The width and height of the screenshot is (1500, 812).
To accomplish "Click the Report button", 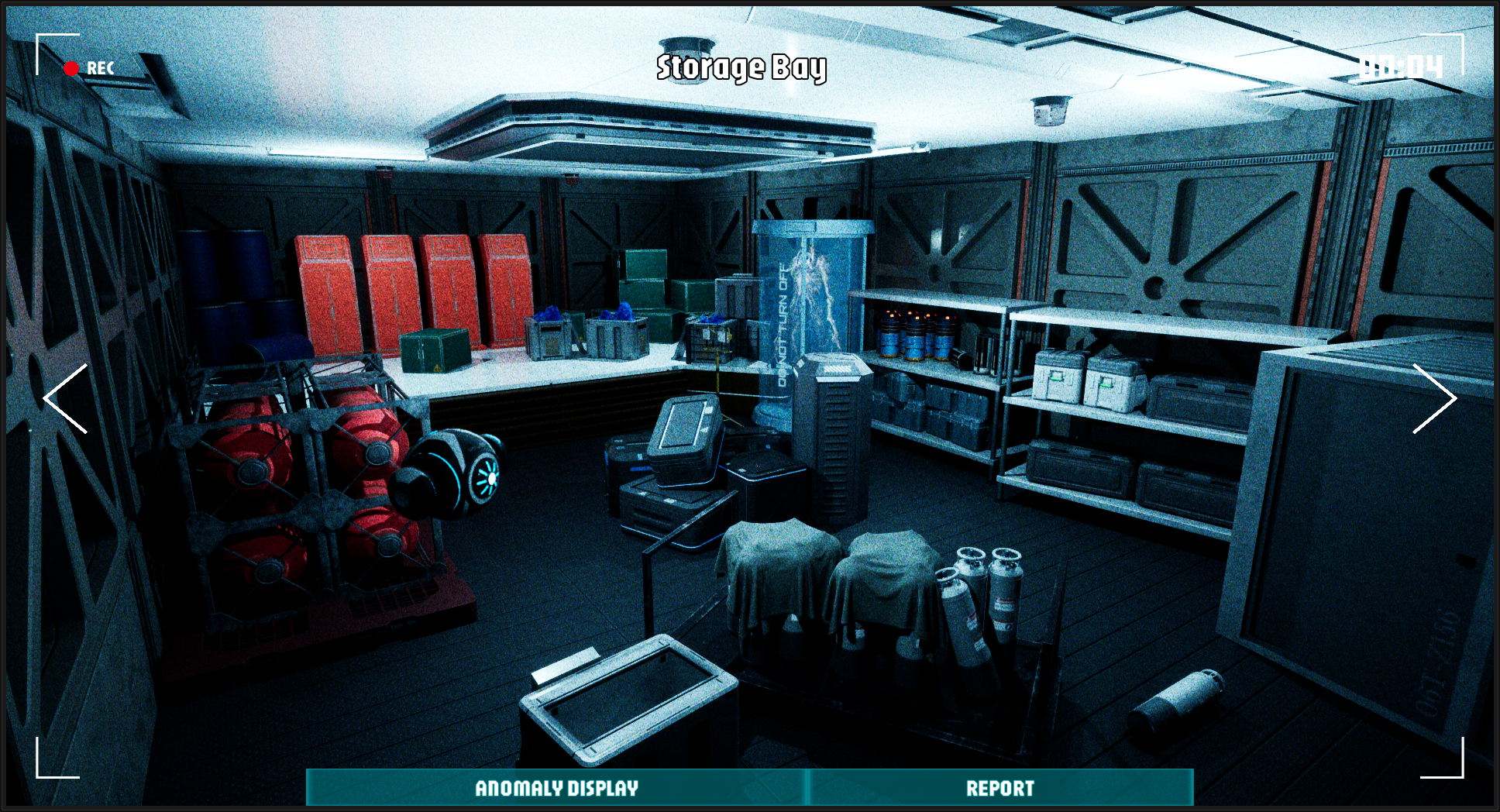I will tap(999, 788).
